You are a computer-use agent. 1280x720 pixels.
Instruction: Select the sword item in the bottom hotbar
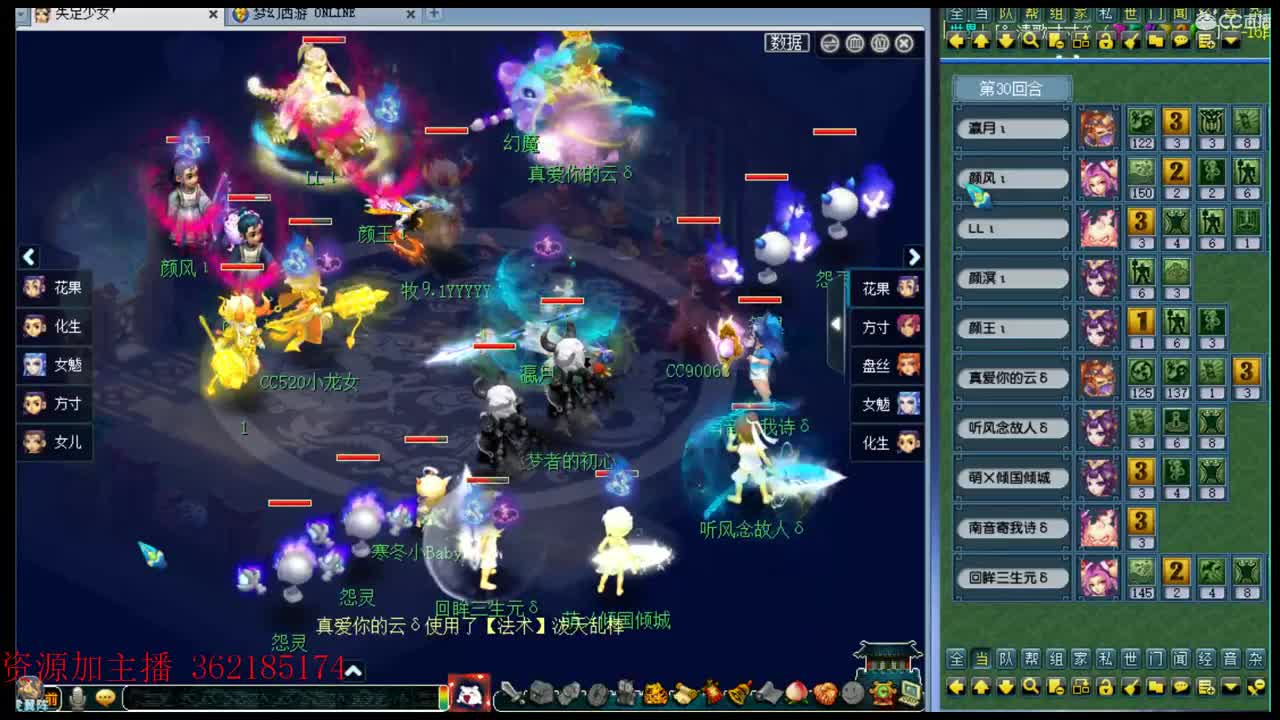512,693
